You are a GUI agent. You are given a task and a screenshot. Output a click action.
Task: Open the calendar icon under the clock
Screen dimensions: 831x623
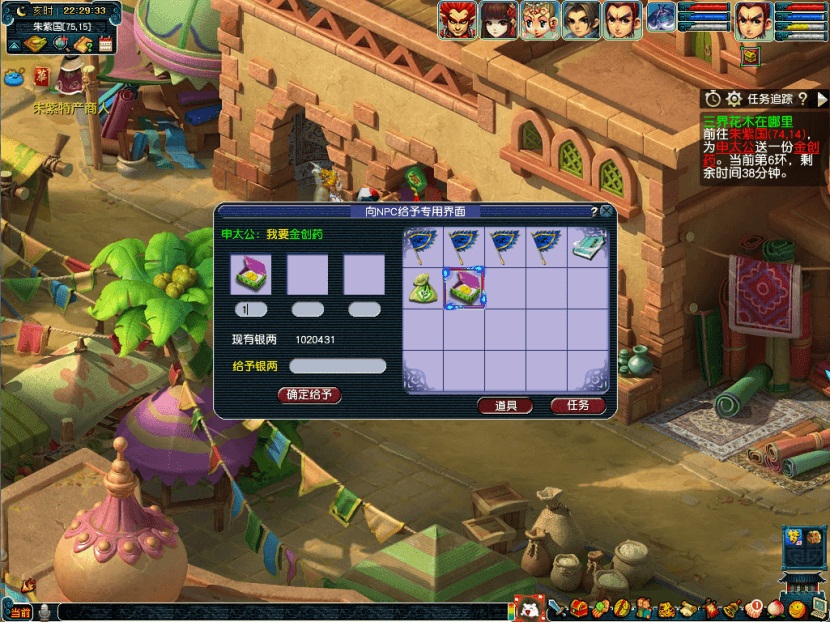tap(106, 44)
